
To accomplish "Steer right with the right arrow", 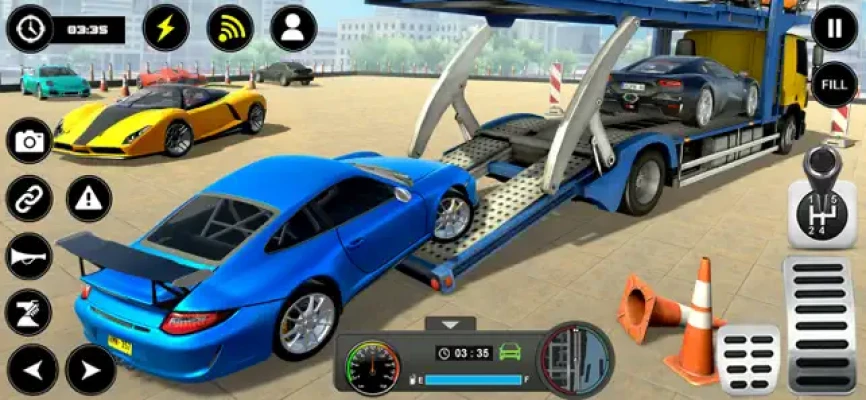I will point(90,370).
